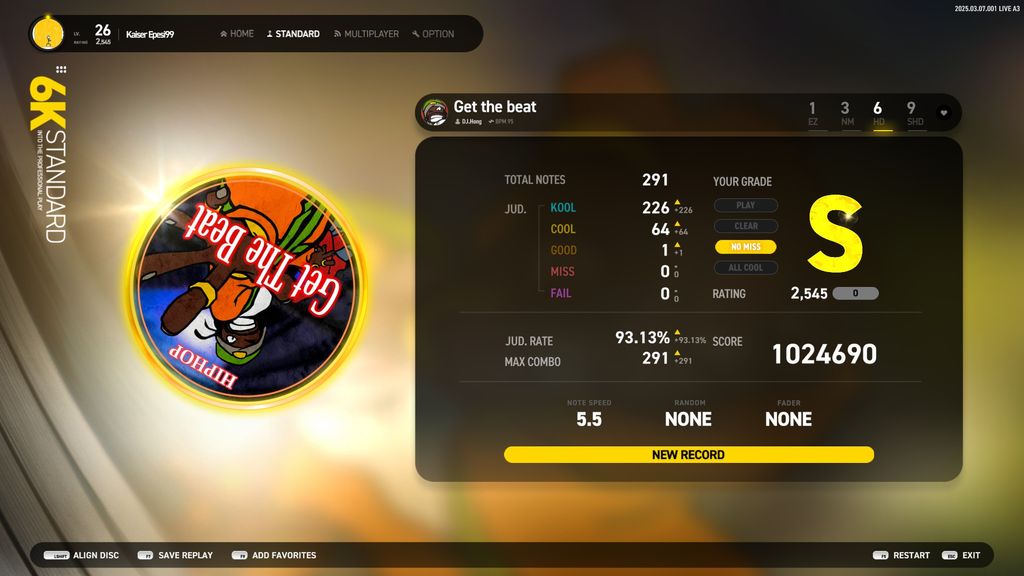The height and width of the screenshot is (576, 1024).
Task: Click the Get the Beat song disc
Action: (245, 287)
